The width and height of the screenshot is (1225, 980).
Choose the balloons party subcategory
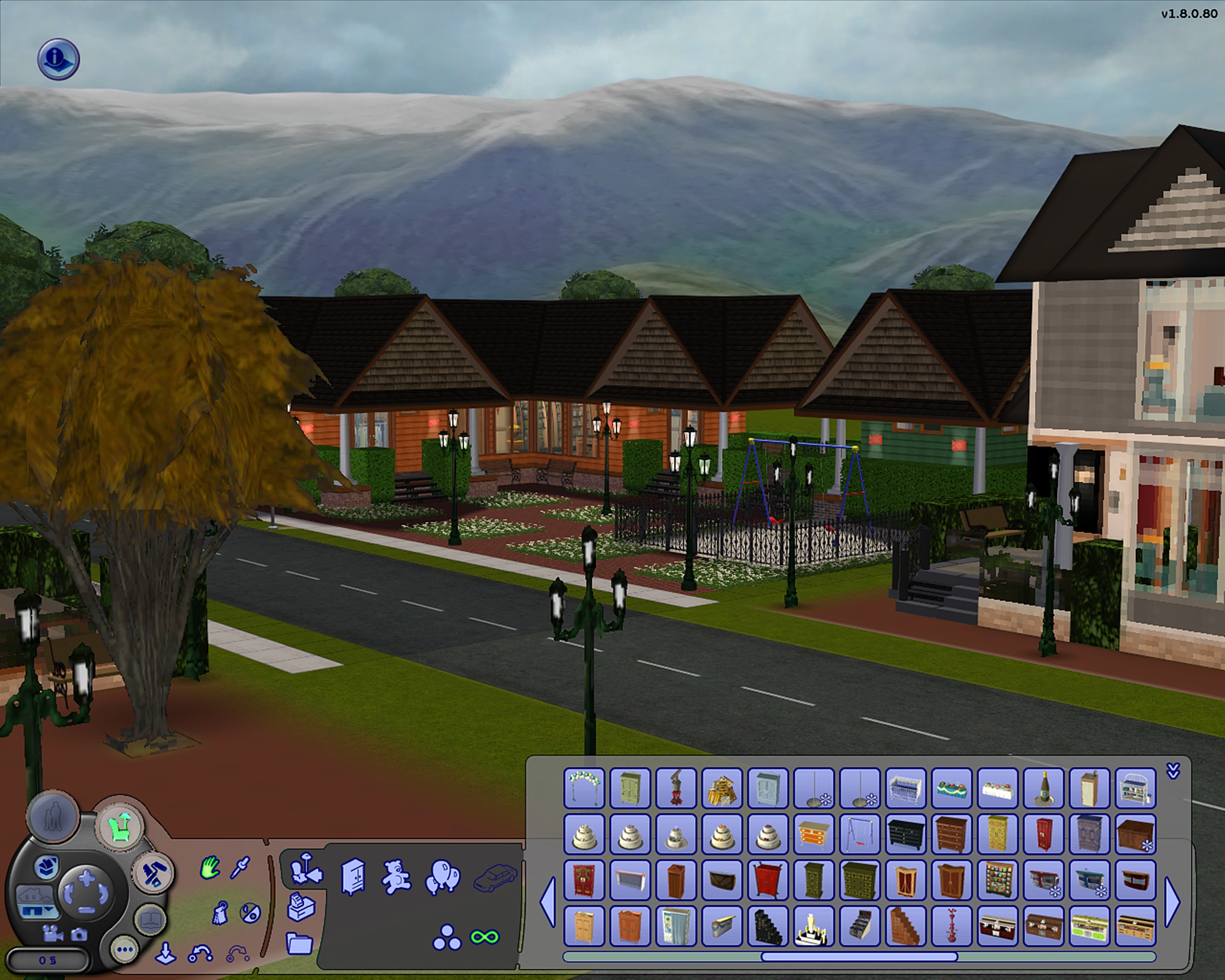pos(442,877)
